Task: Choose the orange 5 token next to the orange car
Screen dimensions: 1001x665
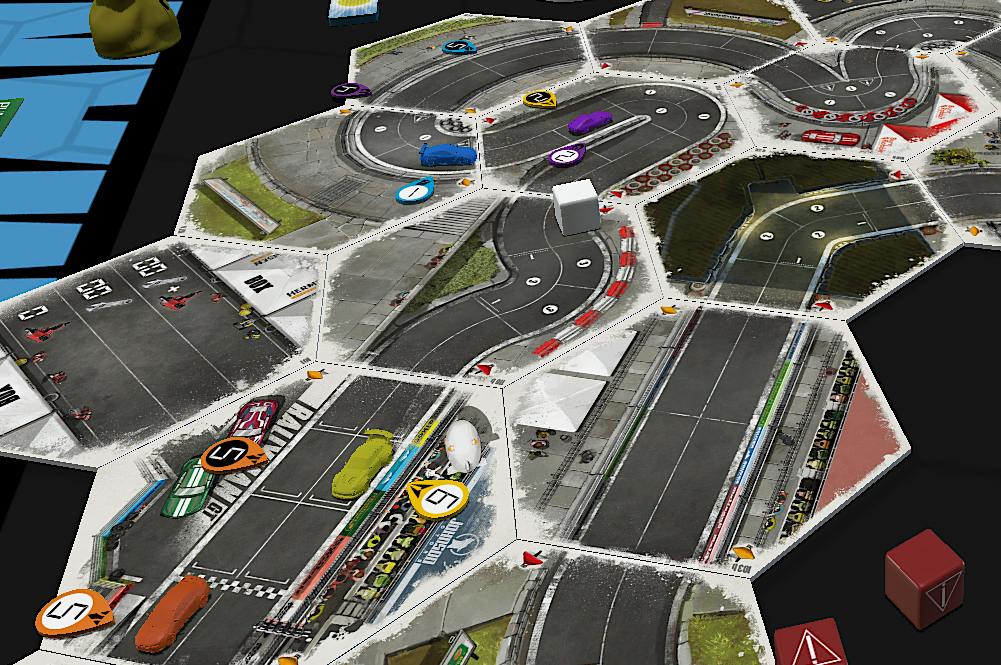Action: (75, 610)
